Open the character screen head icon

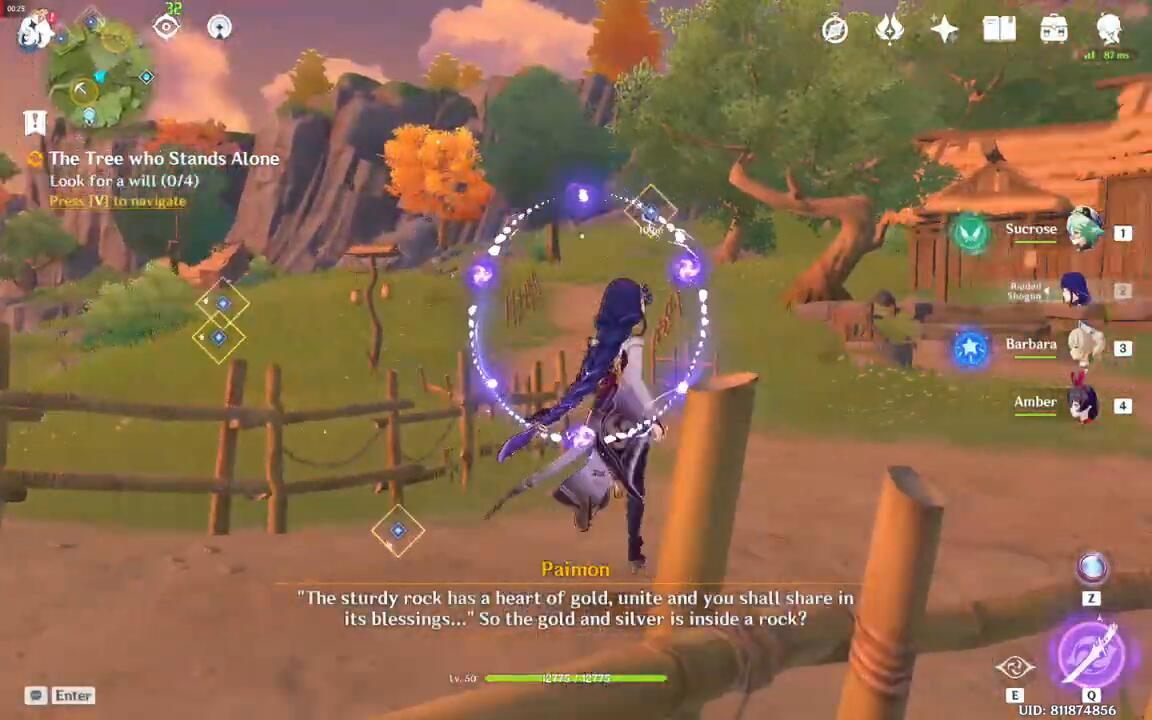(1109, 29)
